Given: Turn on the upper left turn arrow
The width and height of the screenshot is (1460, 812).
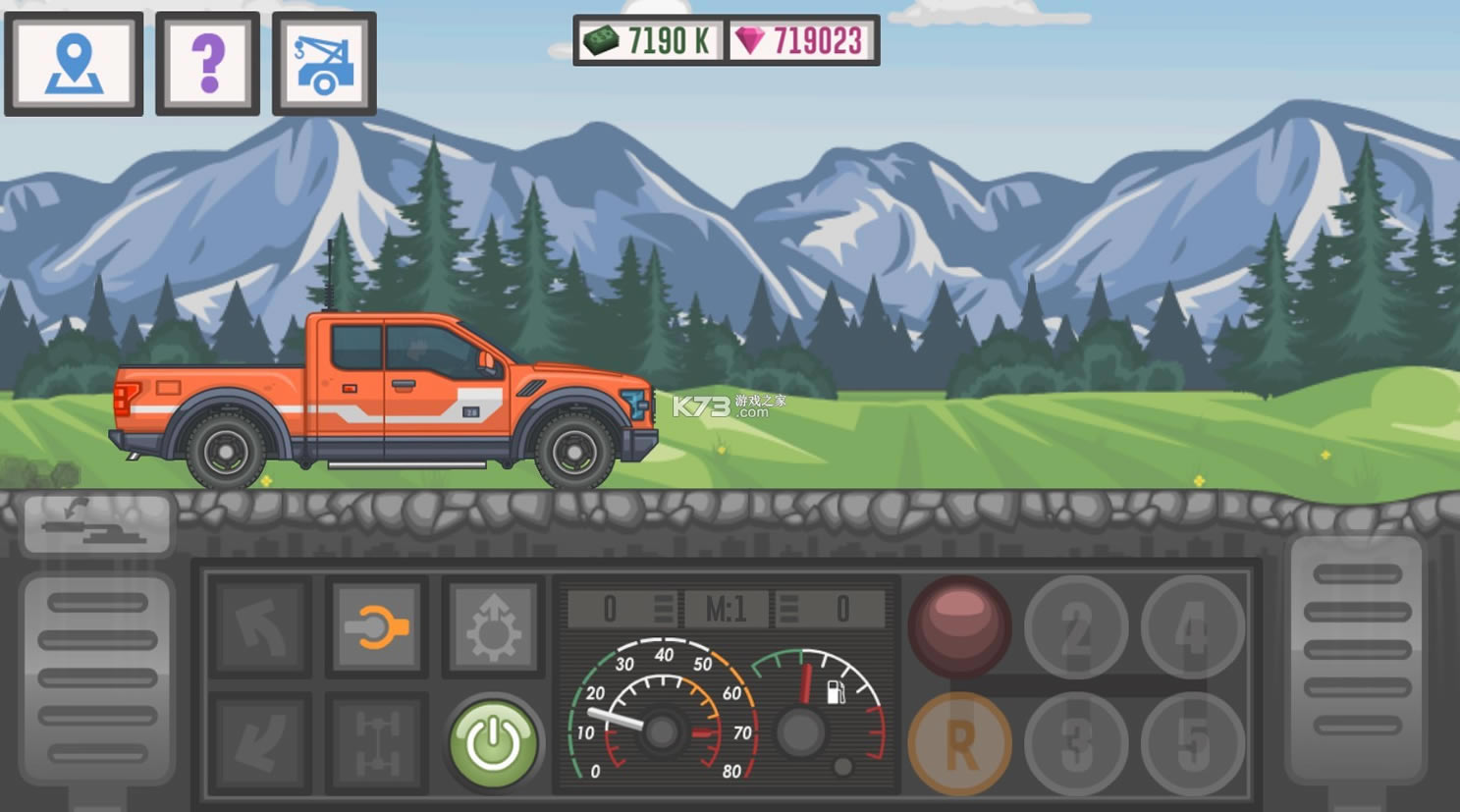Looking at the screenshot, I should (x=260, y=627).
